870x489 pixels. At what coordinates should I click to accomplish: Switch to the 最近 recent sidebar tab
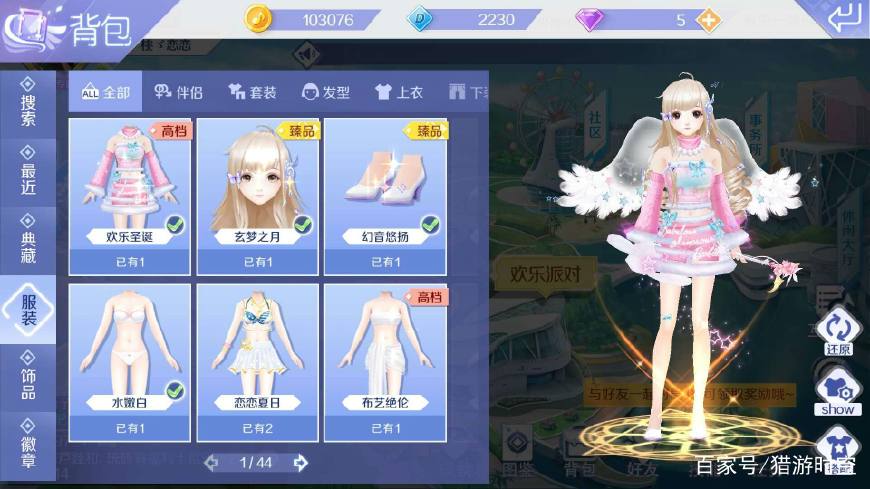pyautogui.click(x=28, y=170)
